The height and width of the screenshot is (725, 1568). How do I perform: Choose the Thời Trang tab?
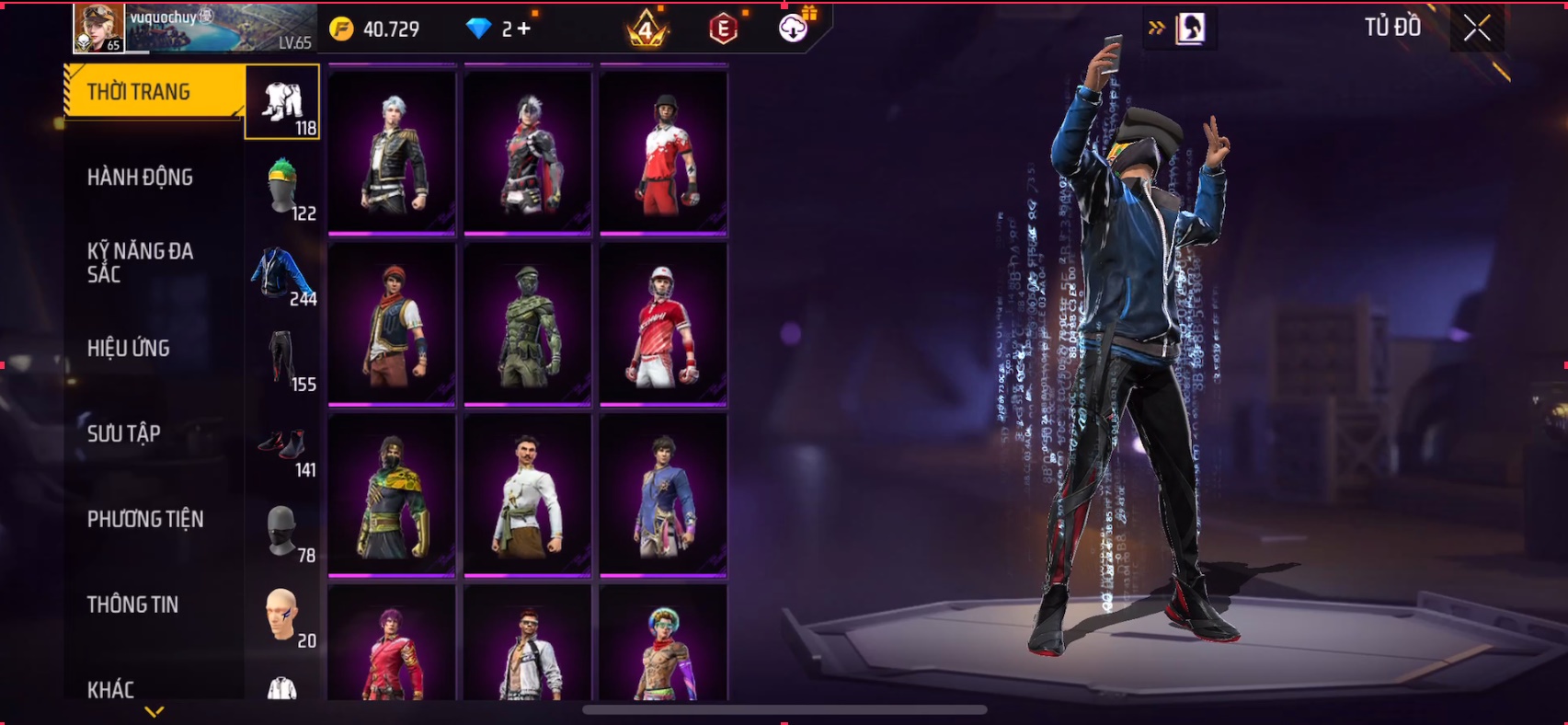pyautogui.click(x=139, y=92)
